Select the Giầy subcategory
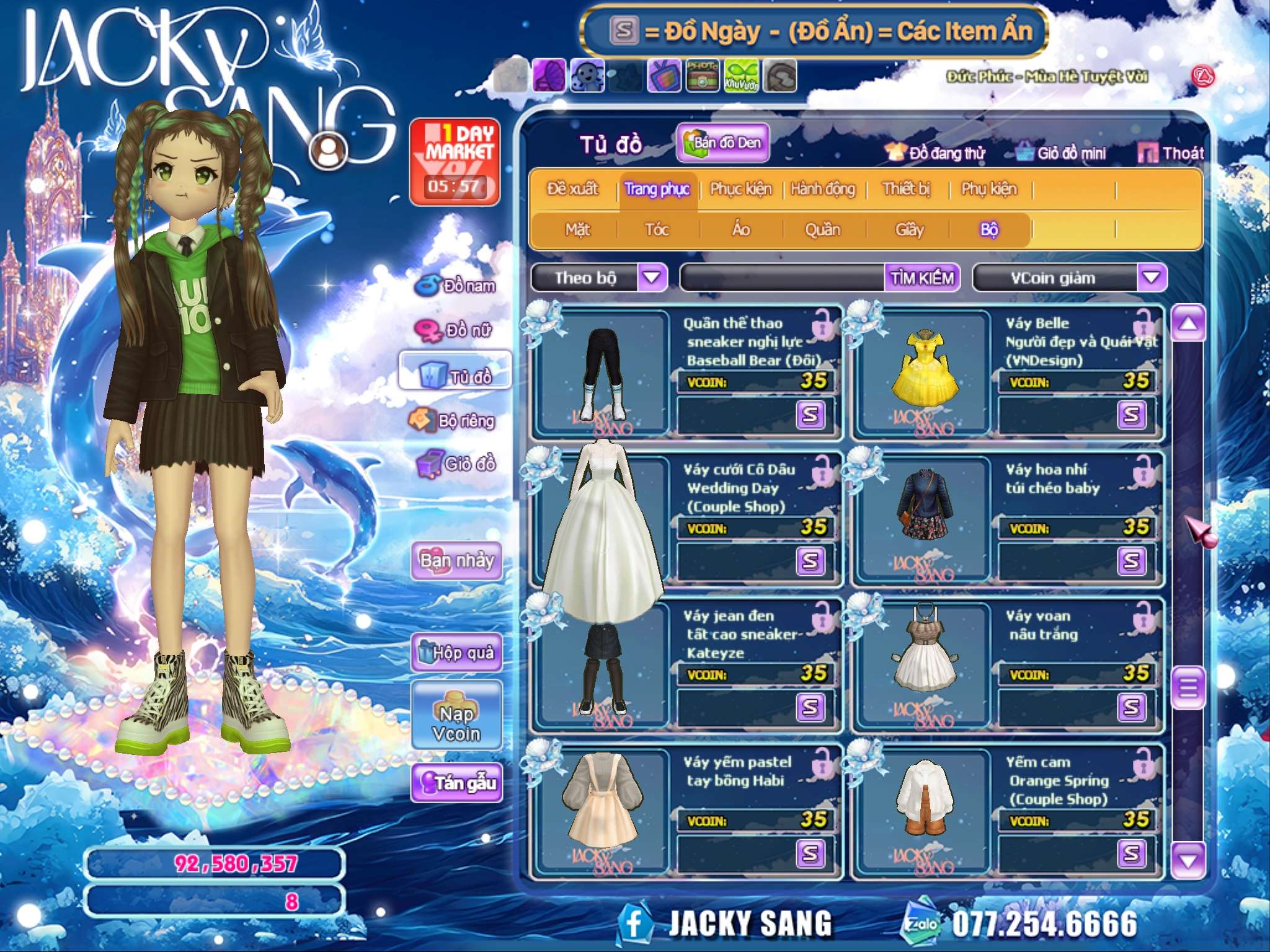This screenshot has width=1270, height=952. click(909, 230)
